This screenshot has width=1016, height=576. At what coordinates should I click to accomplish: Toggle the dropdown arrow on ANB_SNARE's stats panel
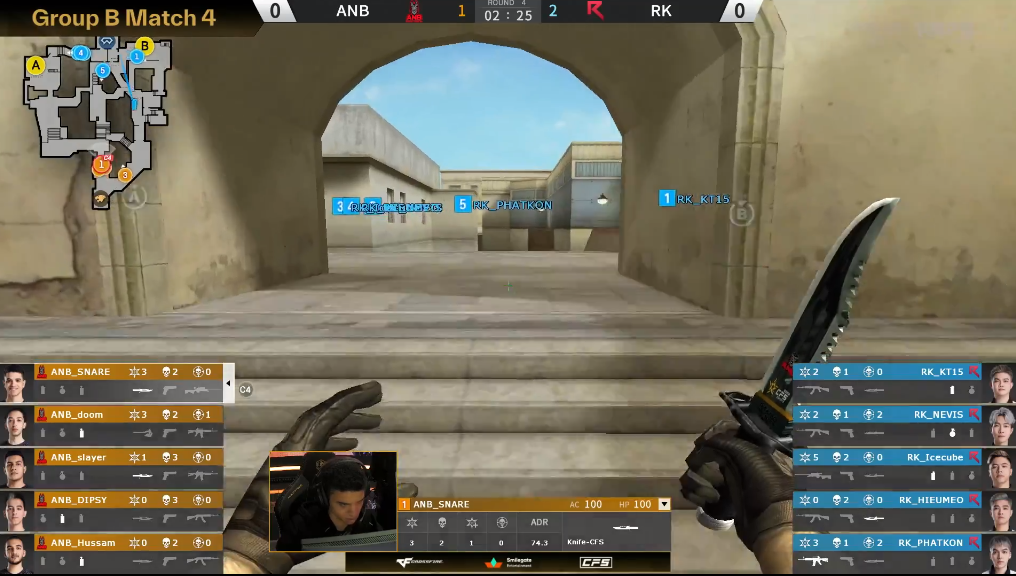coord(664,505)
